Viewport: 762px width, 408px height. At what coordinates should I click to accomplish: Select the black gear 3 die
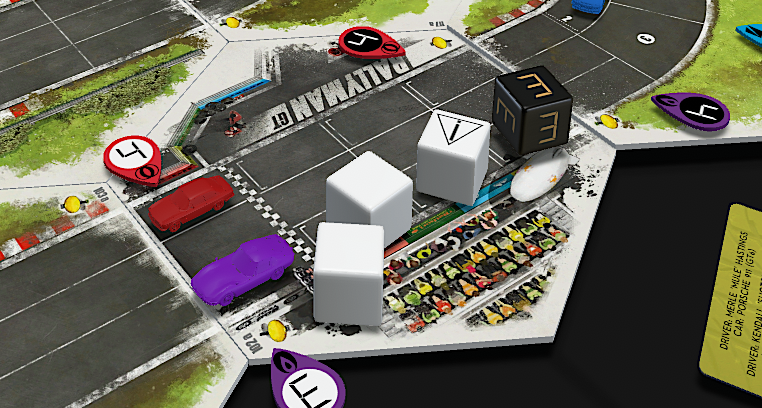pyautogui.click(x=531, y=114)
